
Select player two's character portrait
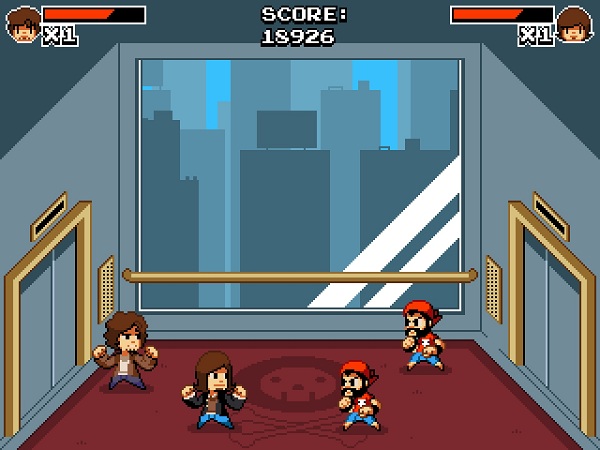click(x=573, y=24)
